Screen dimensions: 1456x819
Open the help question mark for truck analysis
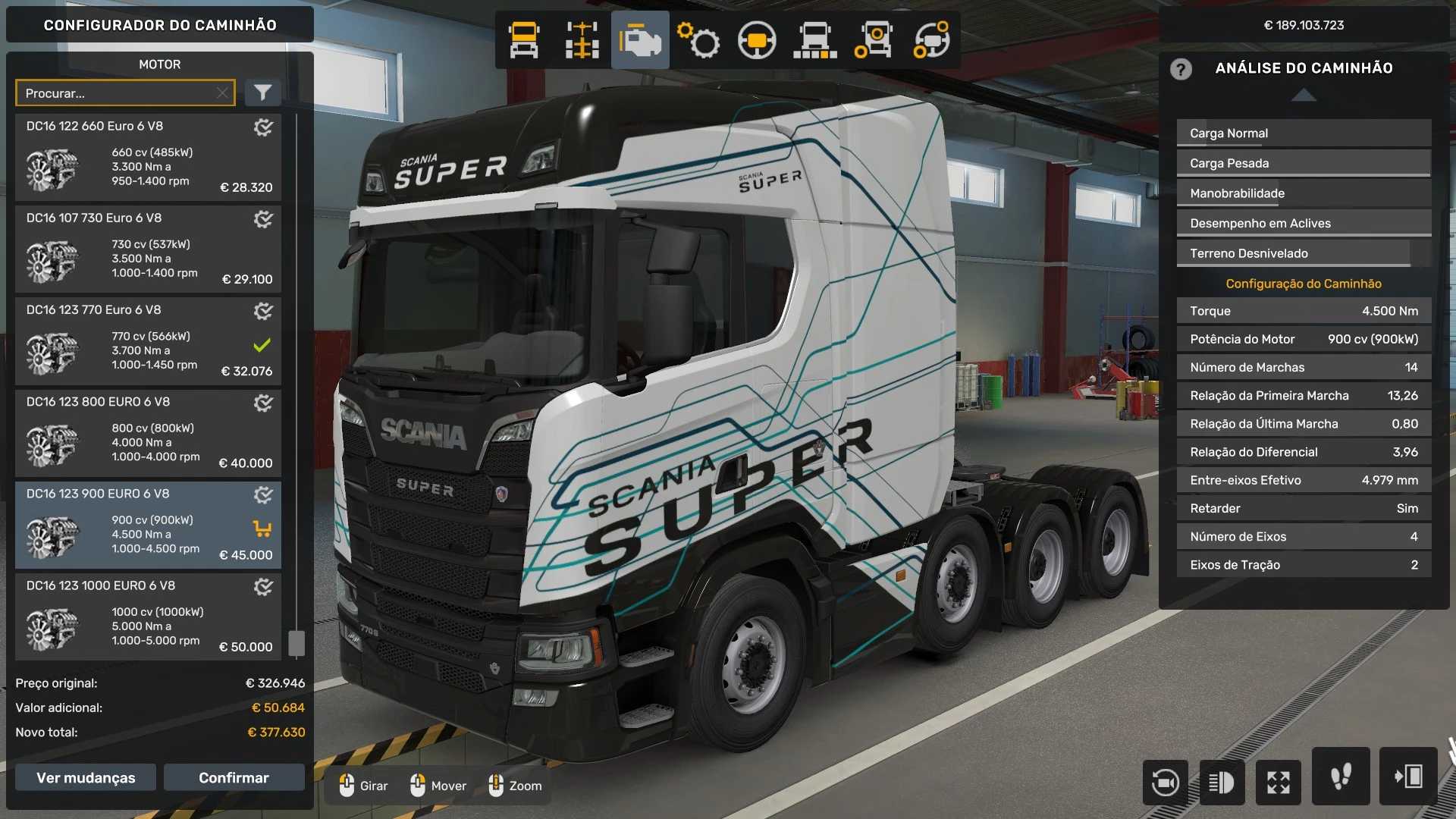[1181, 69]
